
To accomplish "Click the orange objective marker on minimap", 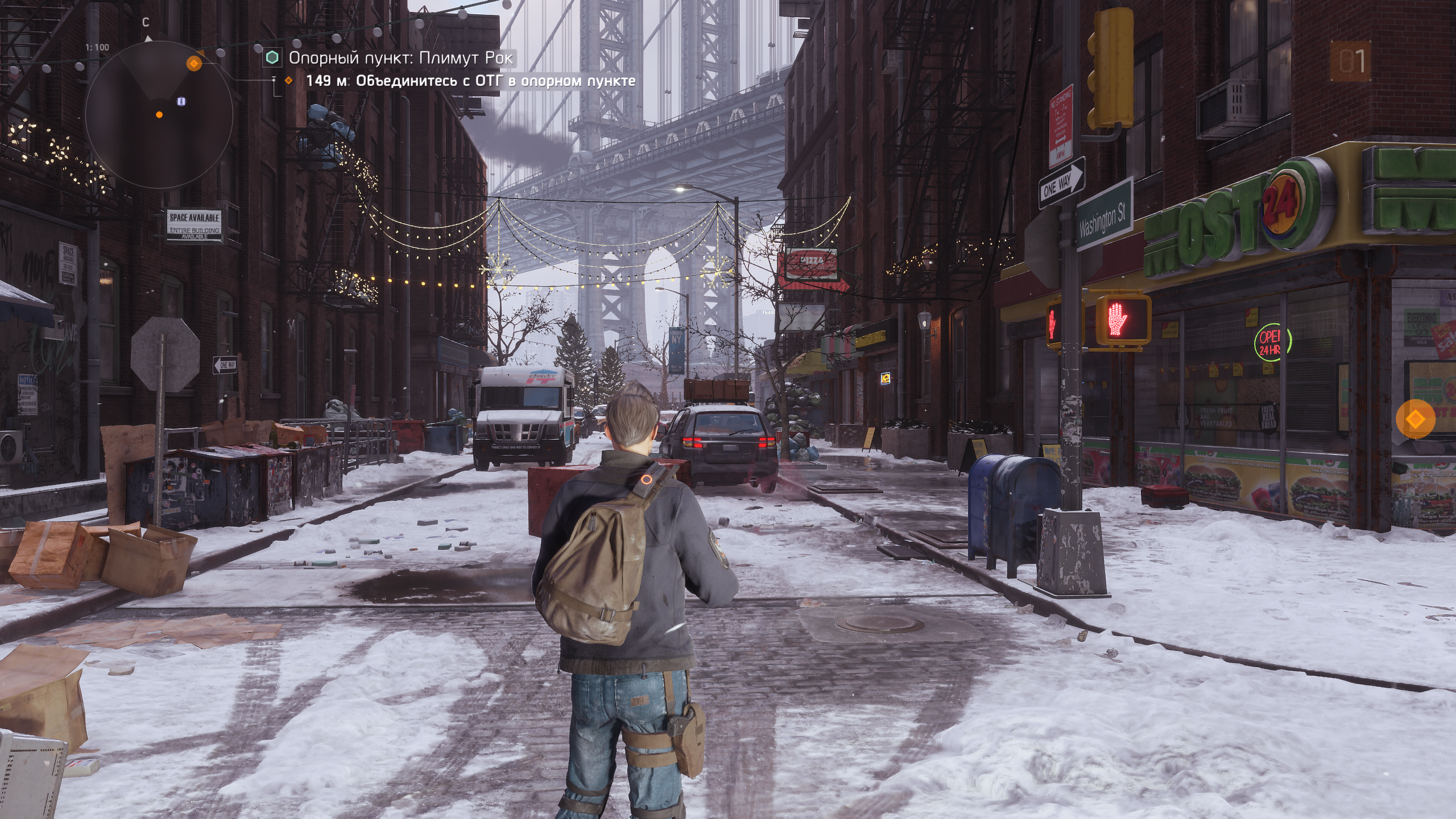I will coord(194,63).
